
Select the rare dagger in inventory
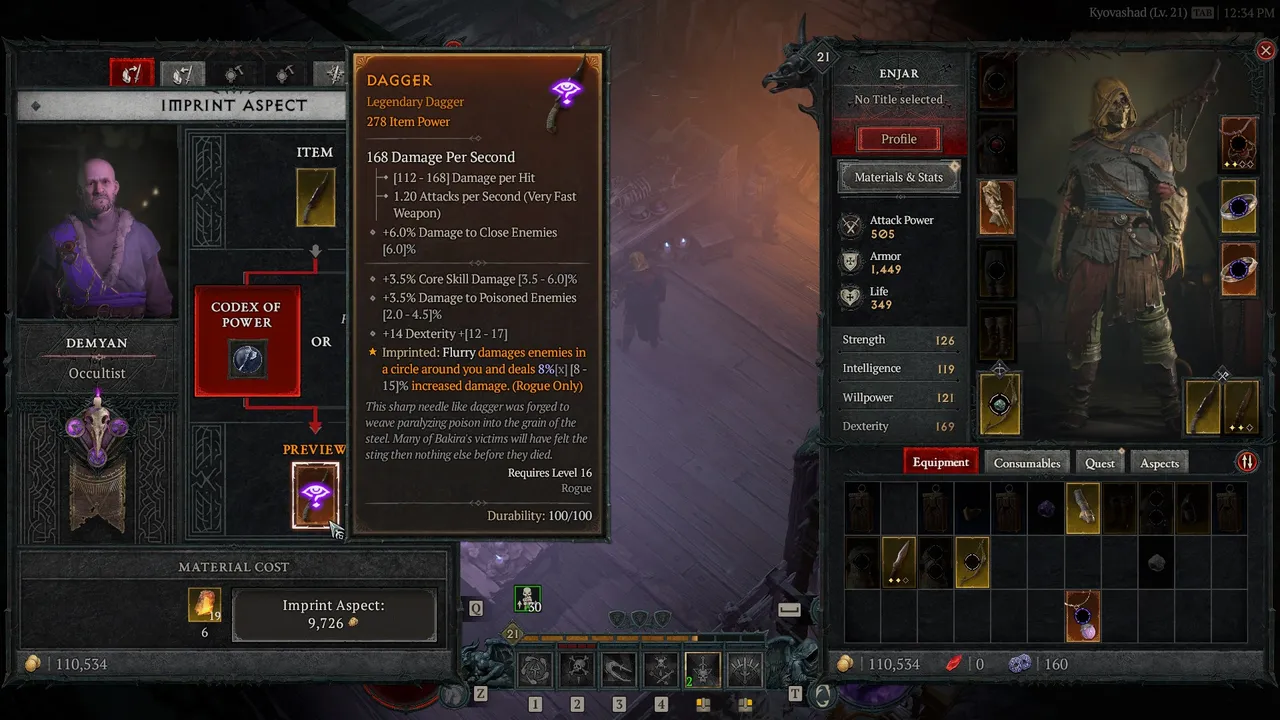[898, 561]
